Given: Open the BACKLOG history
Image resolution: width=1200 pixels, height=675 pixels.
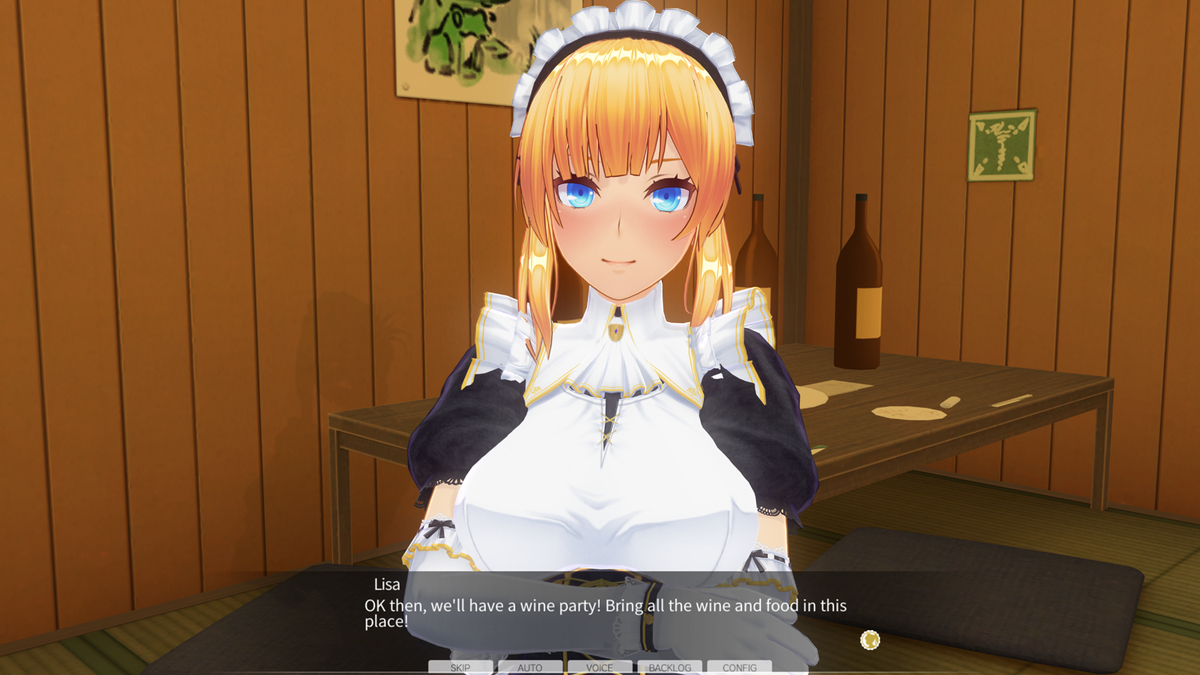Looking at the screenshot, I should (x=669, y=667).
